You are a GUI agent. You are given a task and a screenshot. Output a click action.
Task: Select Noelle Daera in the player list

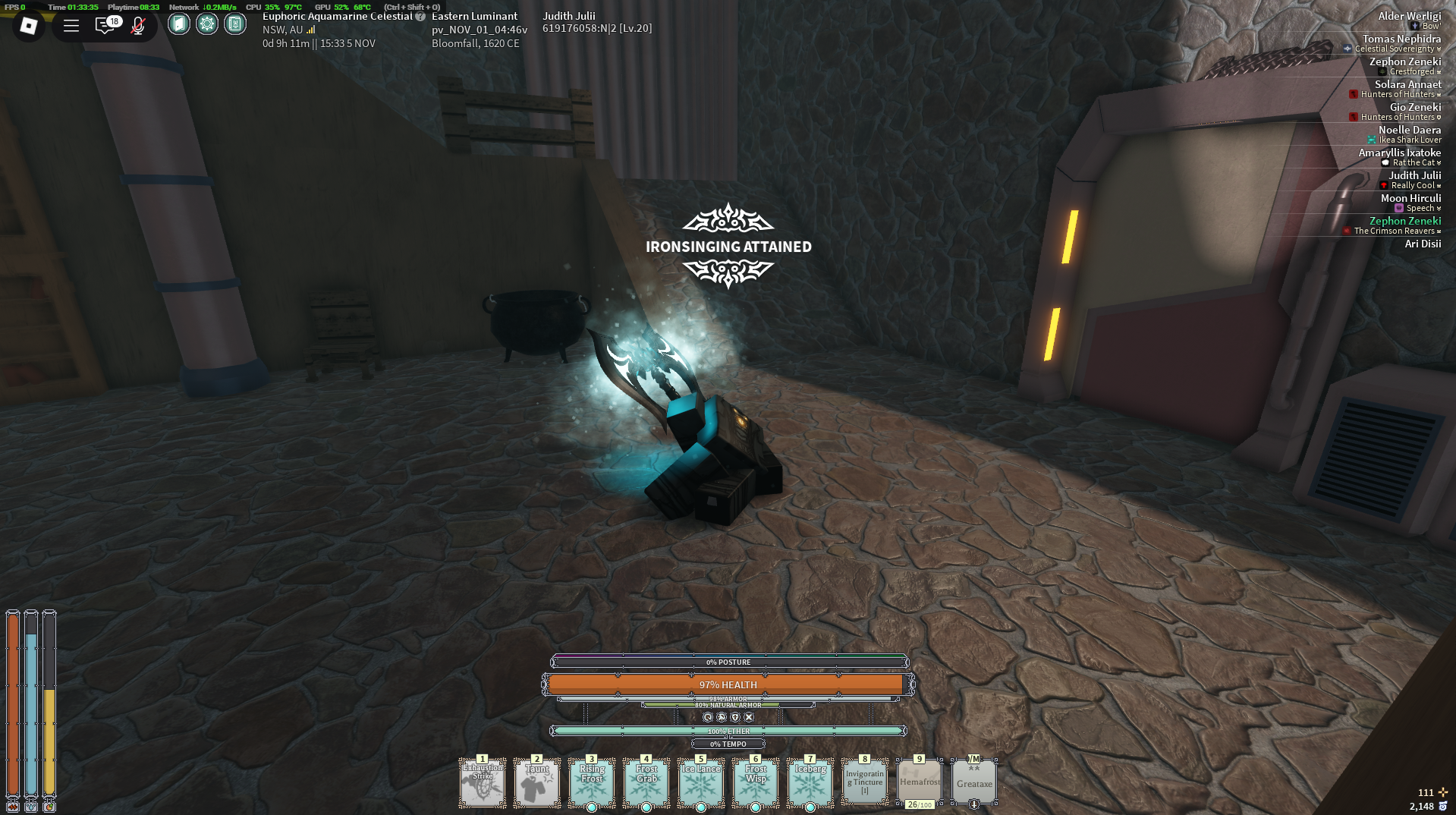[1409, 130]
